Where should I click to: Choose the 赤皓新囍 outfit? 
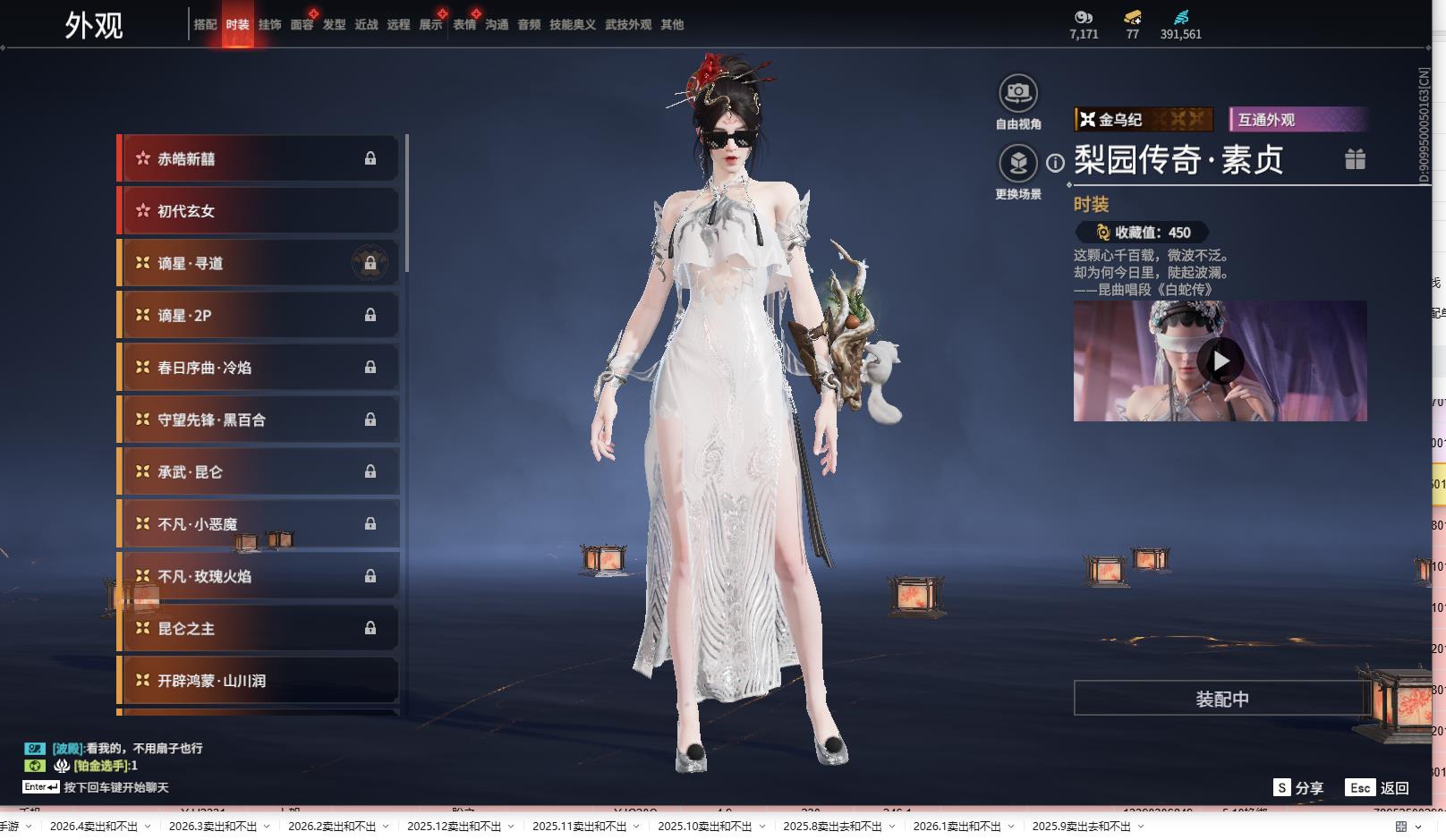coord(259,159)
